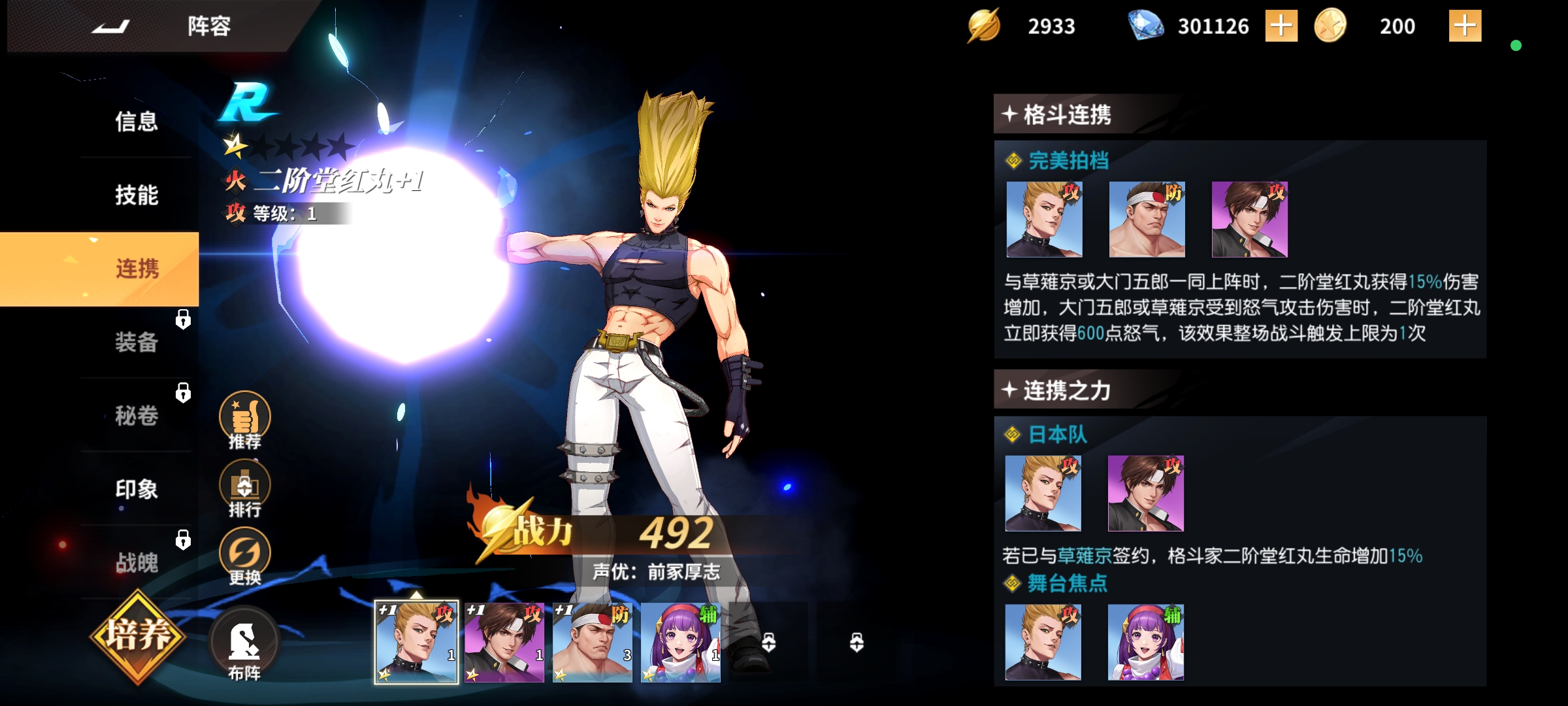
Task: Select the 连携 tab
Action: click(137, 268)
